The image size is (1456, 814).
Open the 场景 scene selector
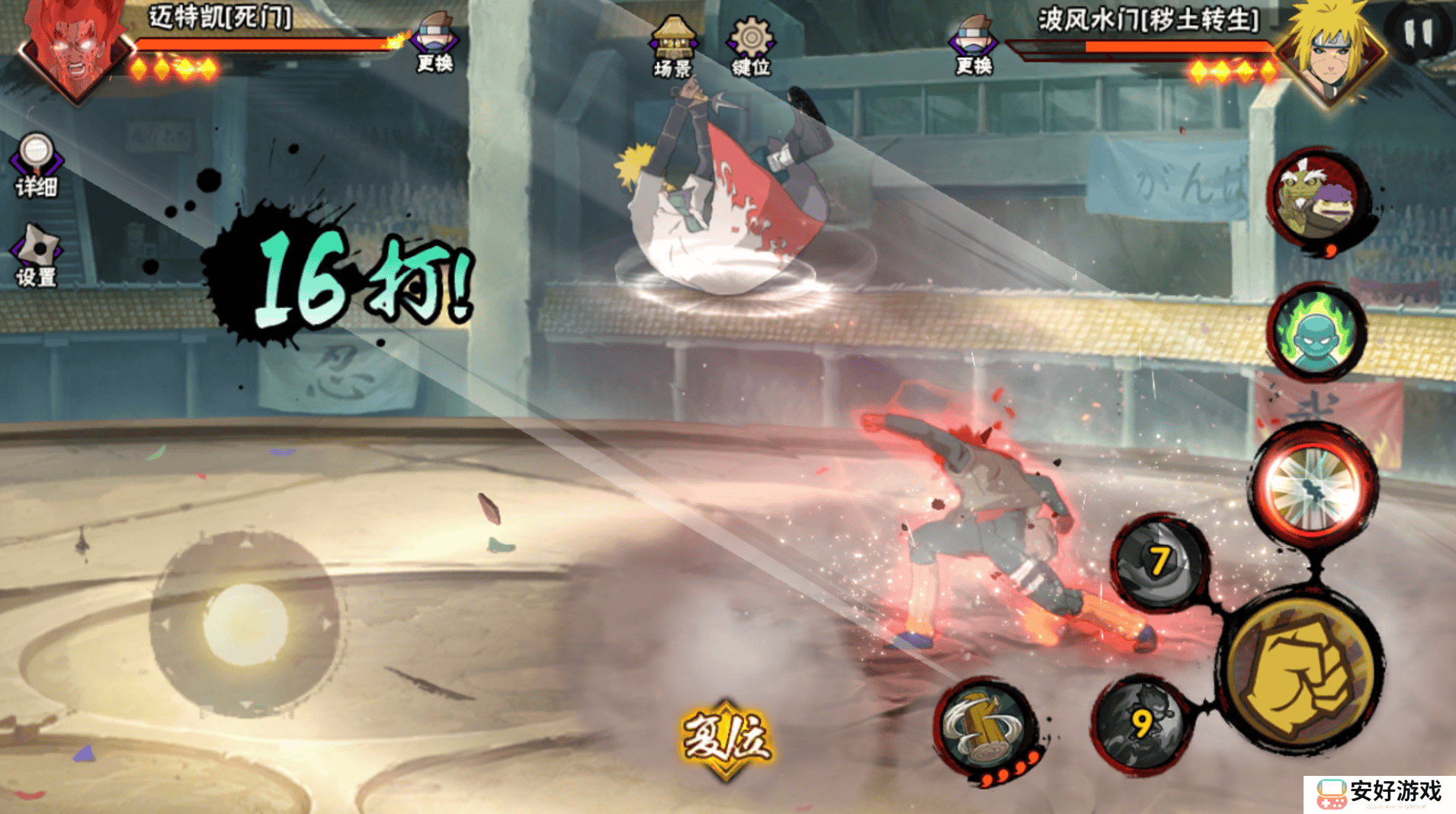click(x=672, y=46)
